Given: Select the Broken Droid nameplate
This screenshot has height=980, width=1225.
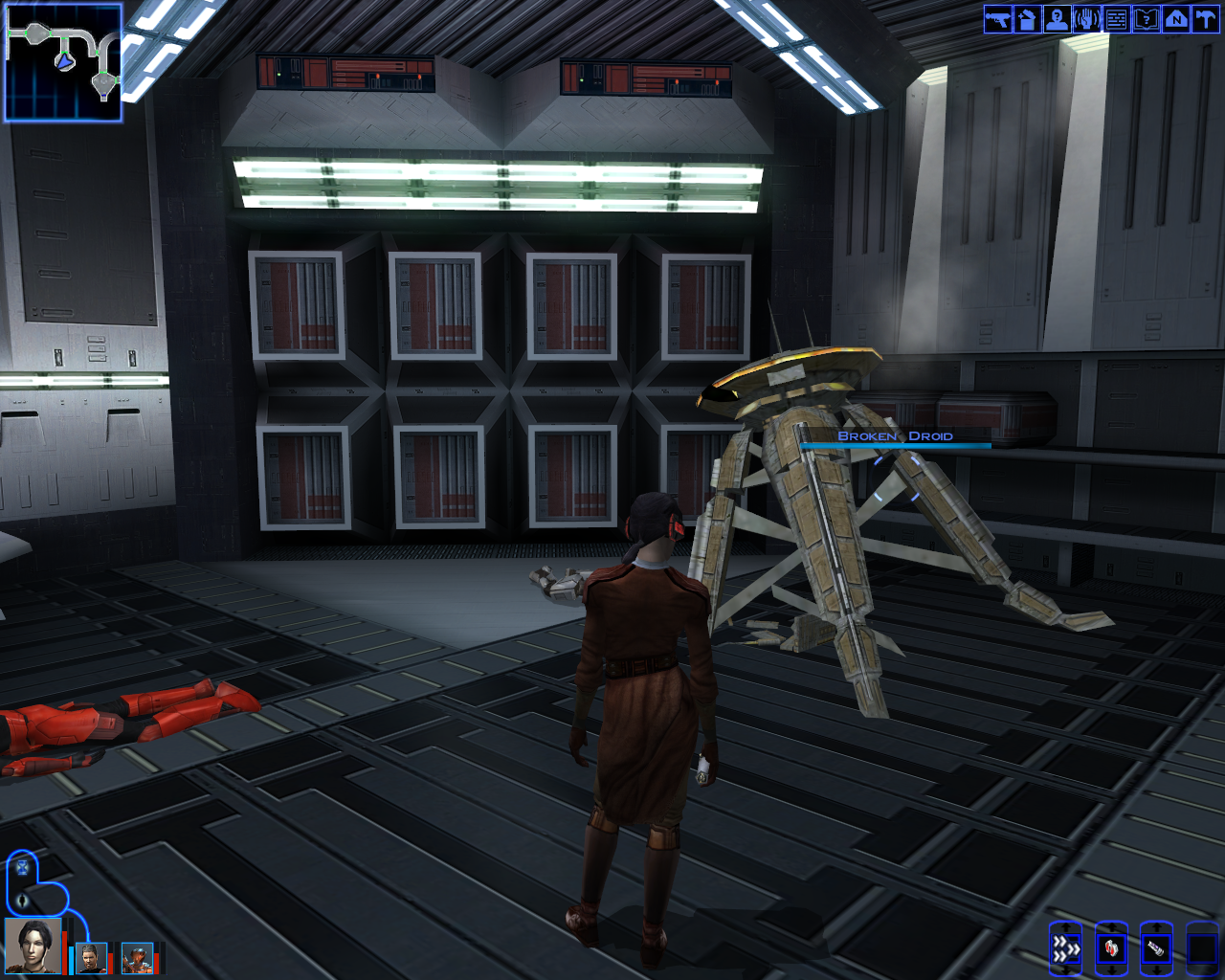Looking at the screenshot, I should (896, 436).
